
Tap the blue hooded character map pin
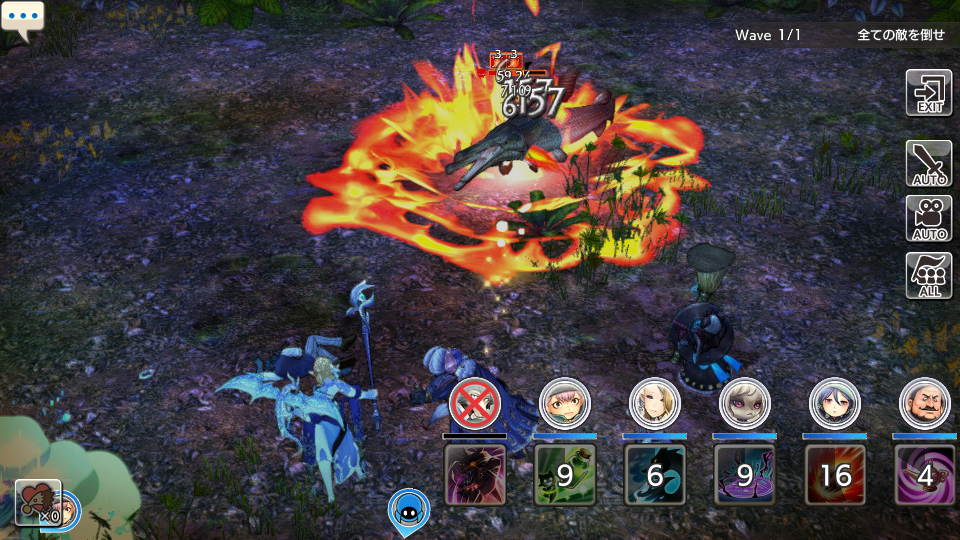408,510
